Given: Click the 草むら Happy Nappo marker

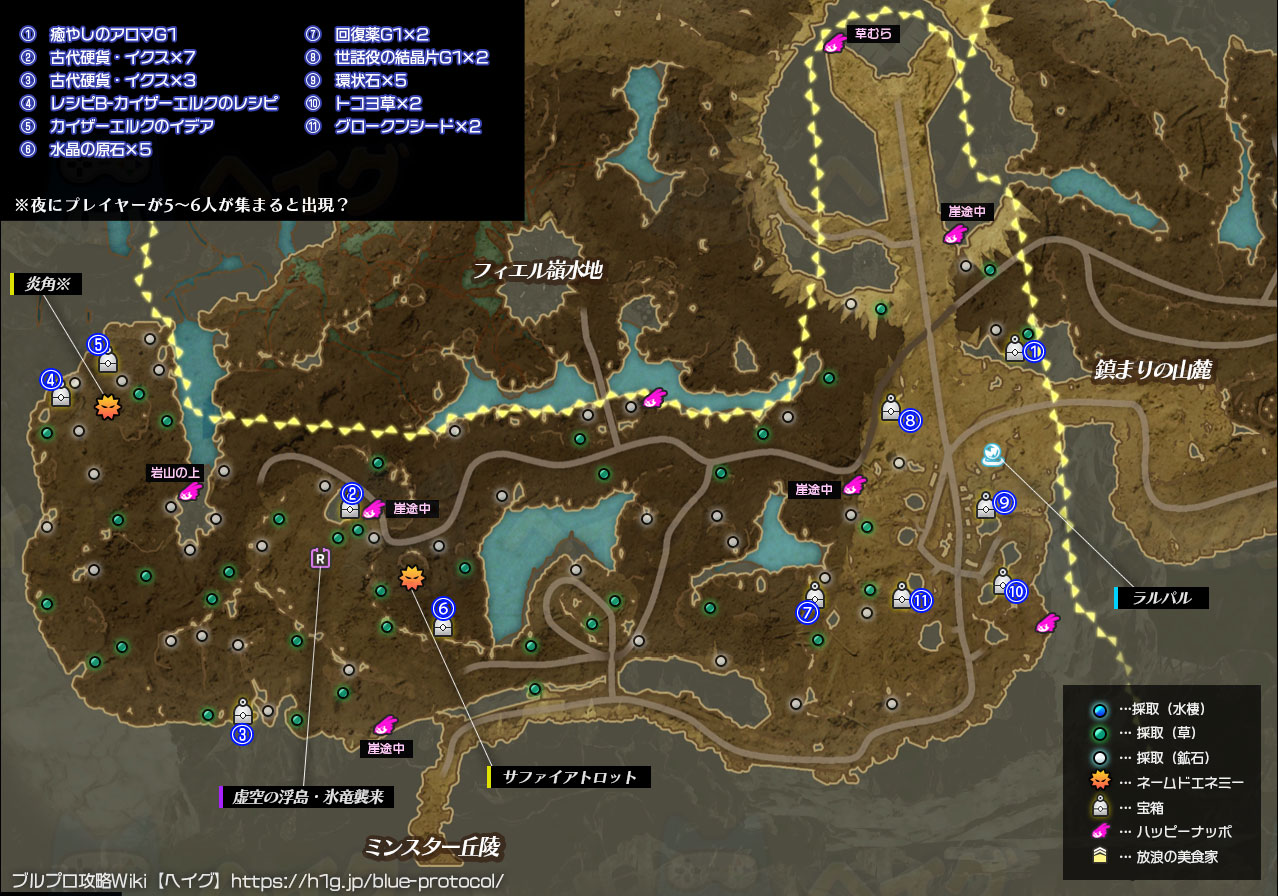Looking at the screenshot, I should pyautogui.click(x=835, y=43).
